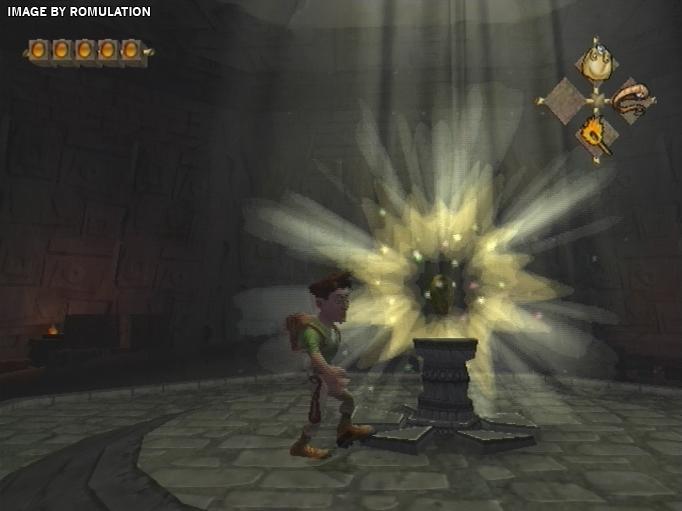The width and height of the screenshot is (682, 511).
Task: Choose the sling weapon slot
Action: coord(632,98)
